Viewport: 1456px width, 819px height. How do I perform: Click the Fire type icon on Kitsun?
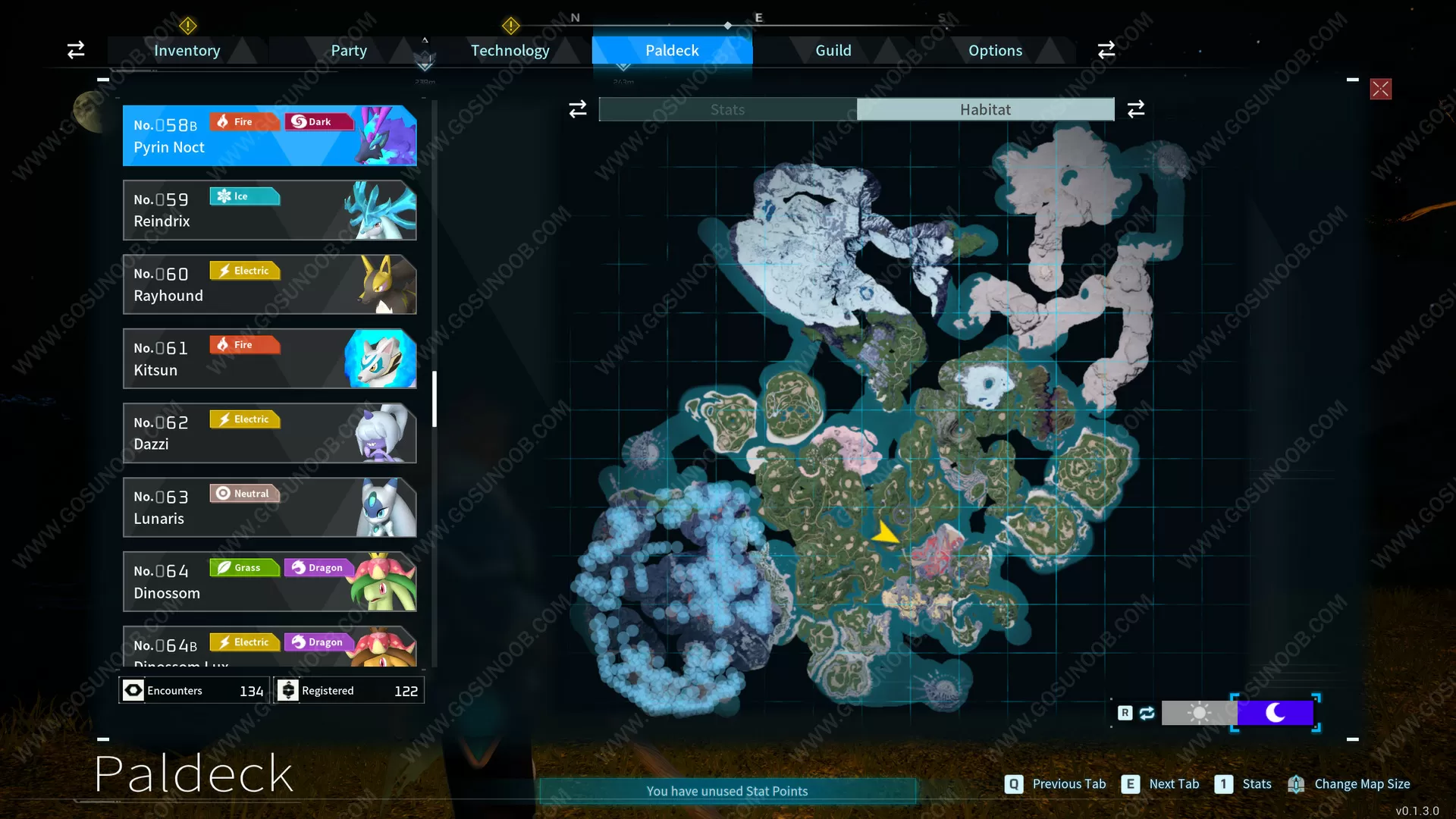[244, 344]
